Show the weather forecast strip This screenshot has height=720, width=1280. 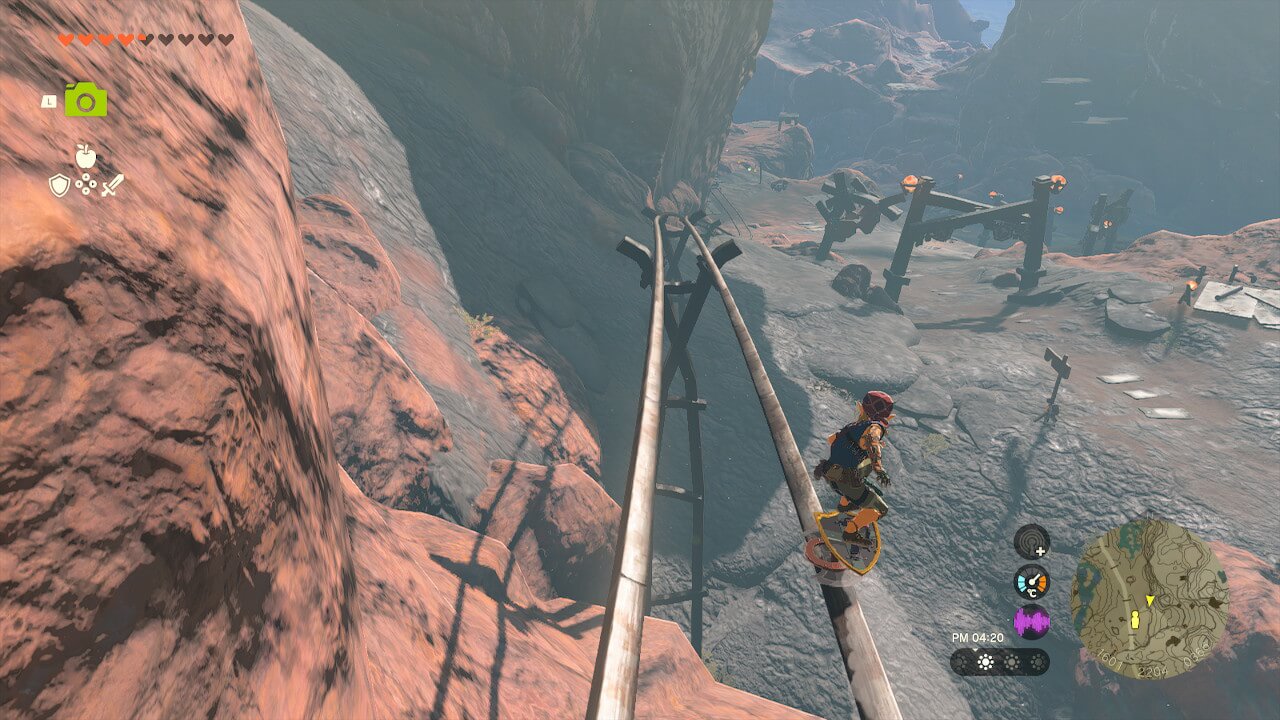[x=999, y=662]
